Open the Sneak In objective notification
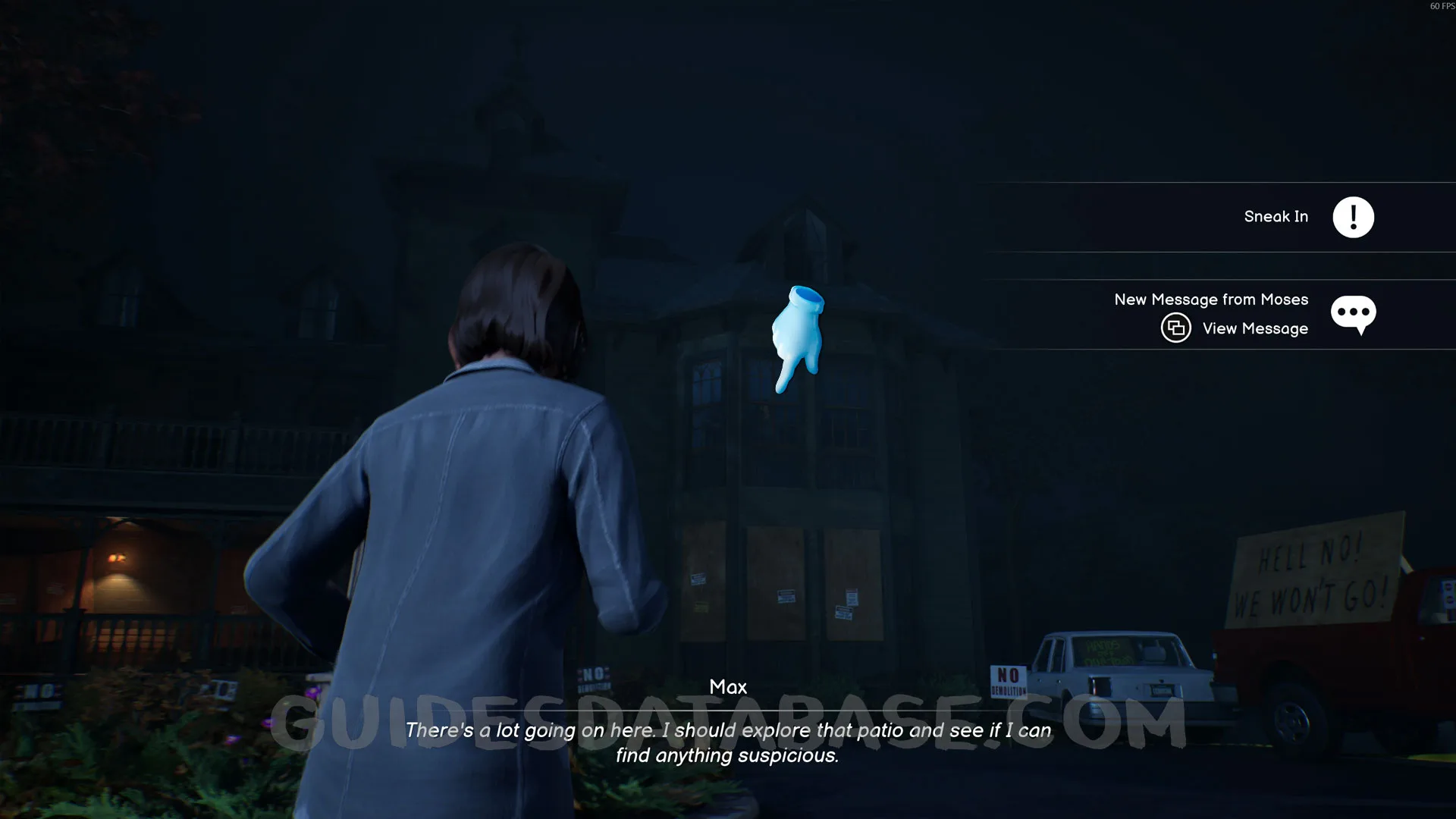 (1276, 217)
